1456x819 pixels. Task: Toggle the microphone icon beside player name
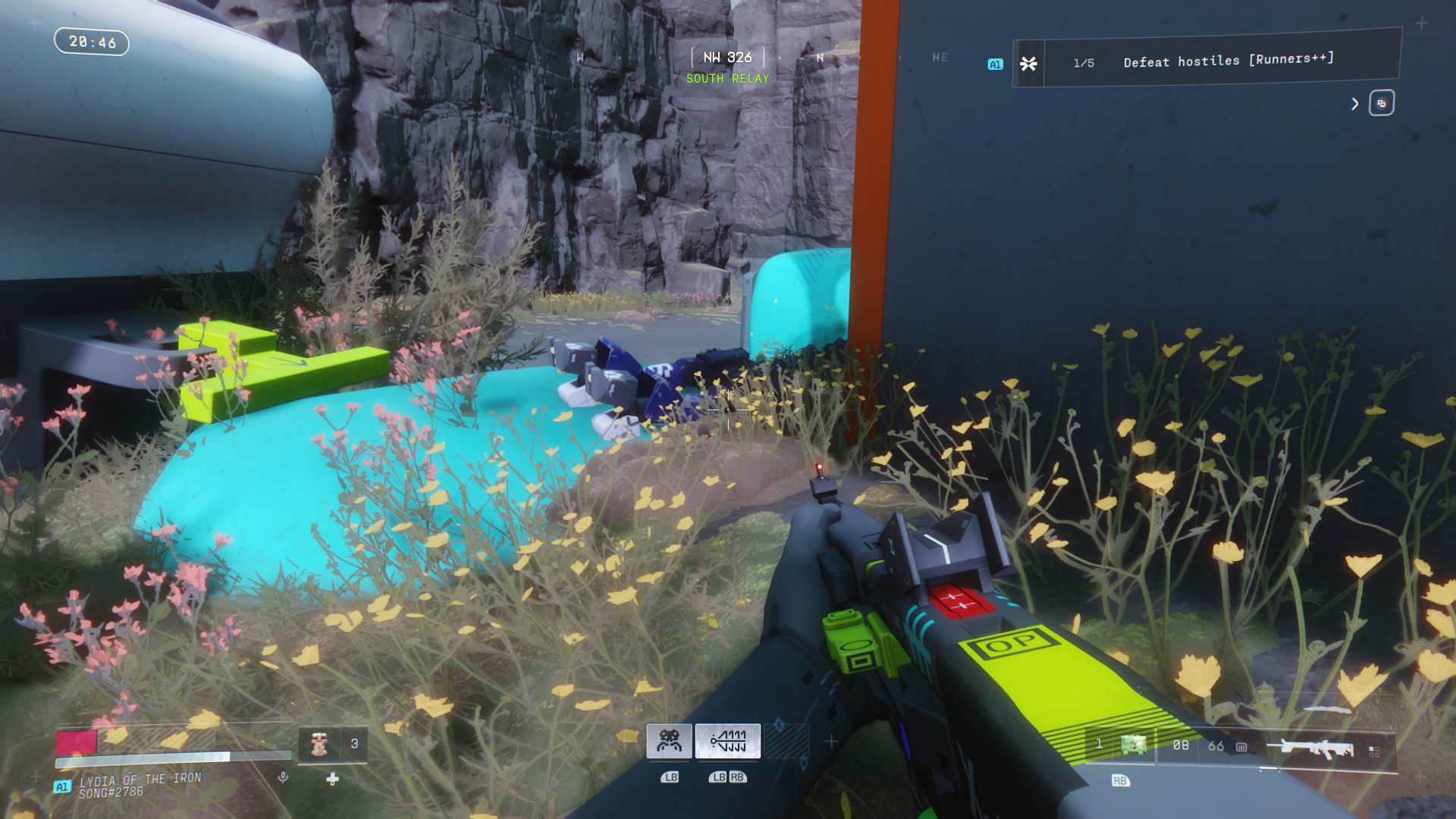click(283, 777)
